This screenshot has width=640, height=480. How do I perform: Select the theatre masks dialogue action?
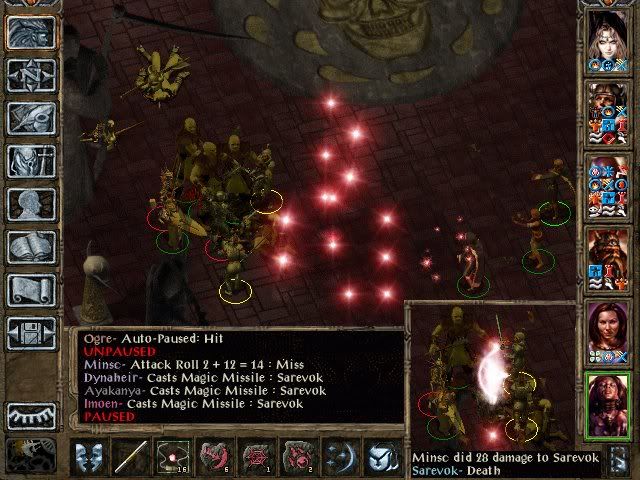(x=91, y=456)
